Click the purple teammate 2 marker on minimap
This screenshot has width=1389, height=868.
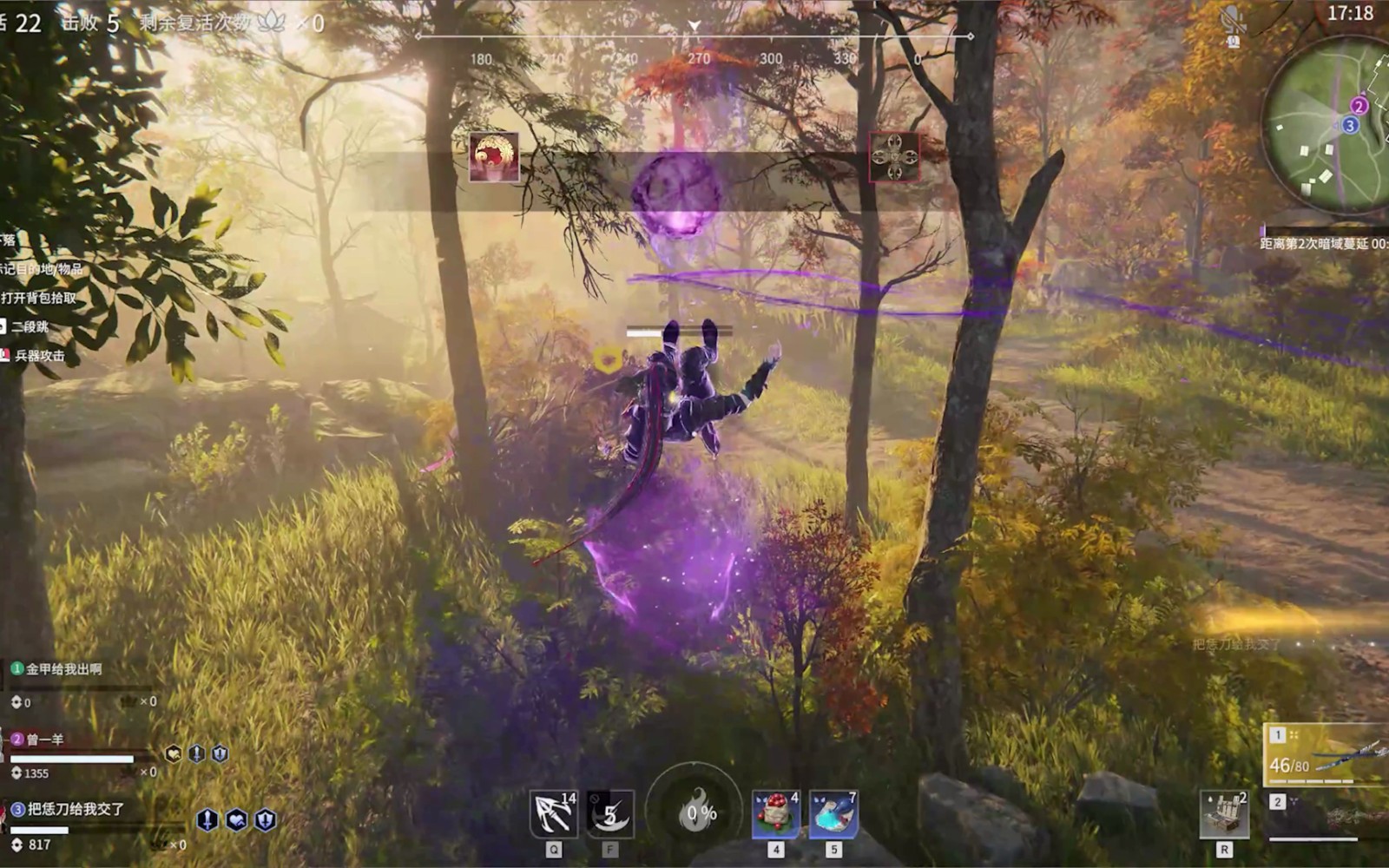pos(1359,106)
